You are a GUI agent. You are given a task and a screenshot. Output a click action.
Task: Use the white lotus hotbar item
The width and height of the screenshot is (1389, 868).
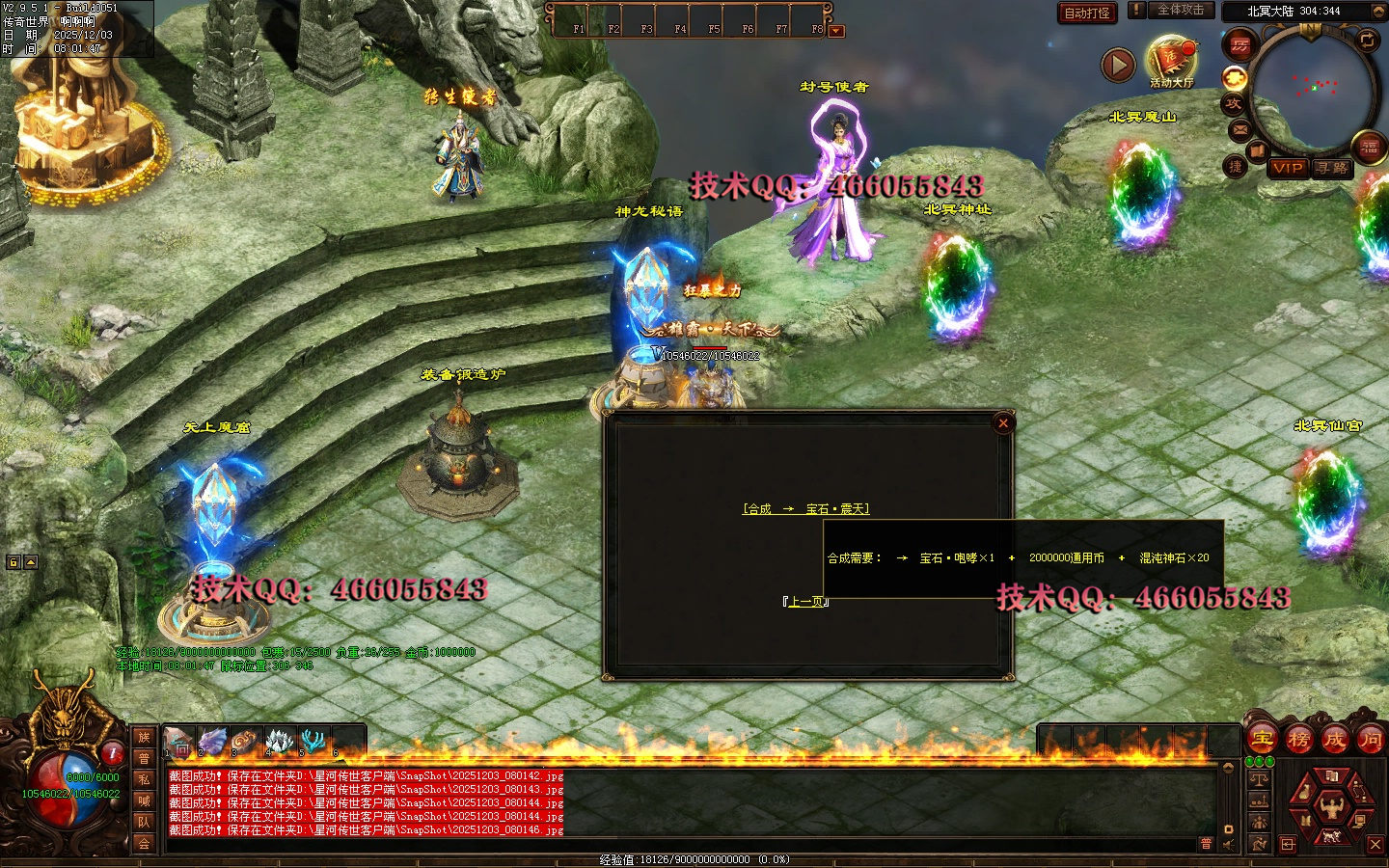(x=279, y=741)
